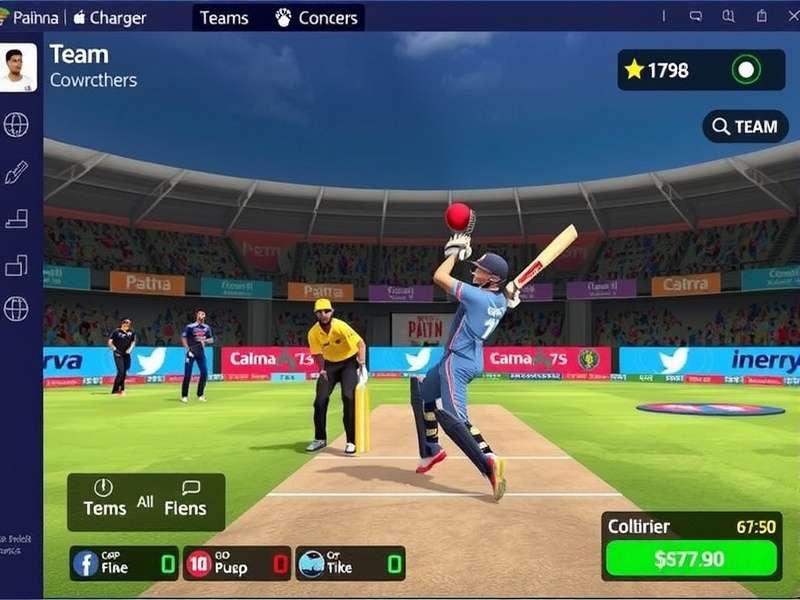The height and width of the screenshot is (600, 800).
Task: Activate the red 10 Puep button
Action: (x=237, y=563)
